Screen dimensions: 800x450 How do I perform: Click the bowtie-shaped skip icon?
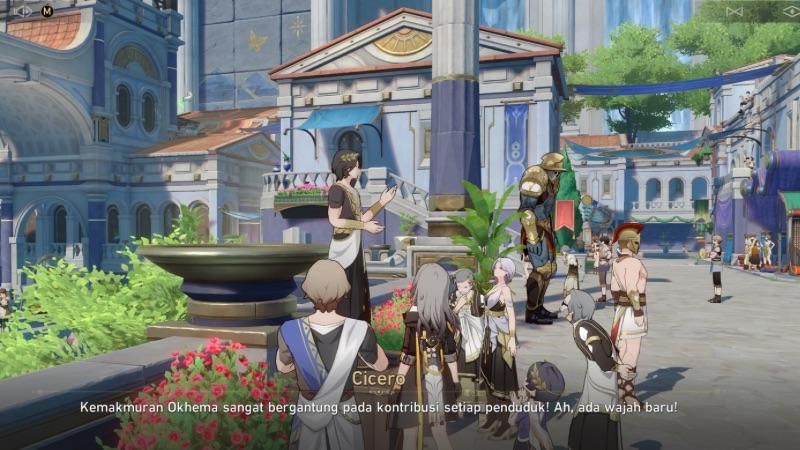[x=735, y=11]
